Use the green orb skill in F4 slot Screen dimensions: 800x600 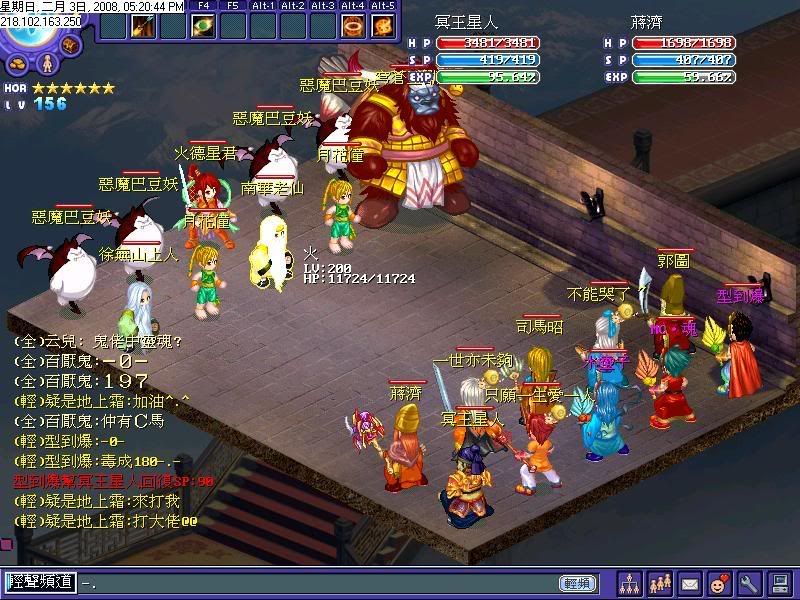coord(203,26)
